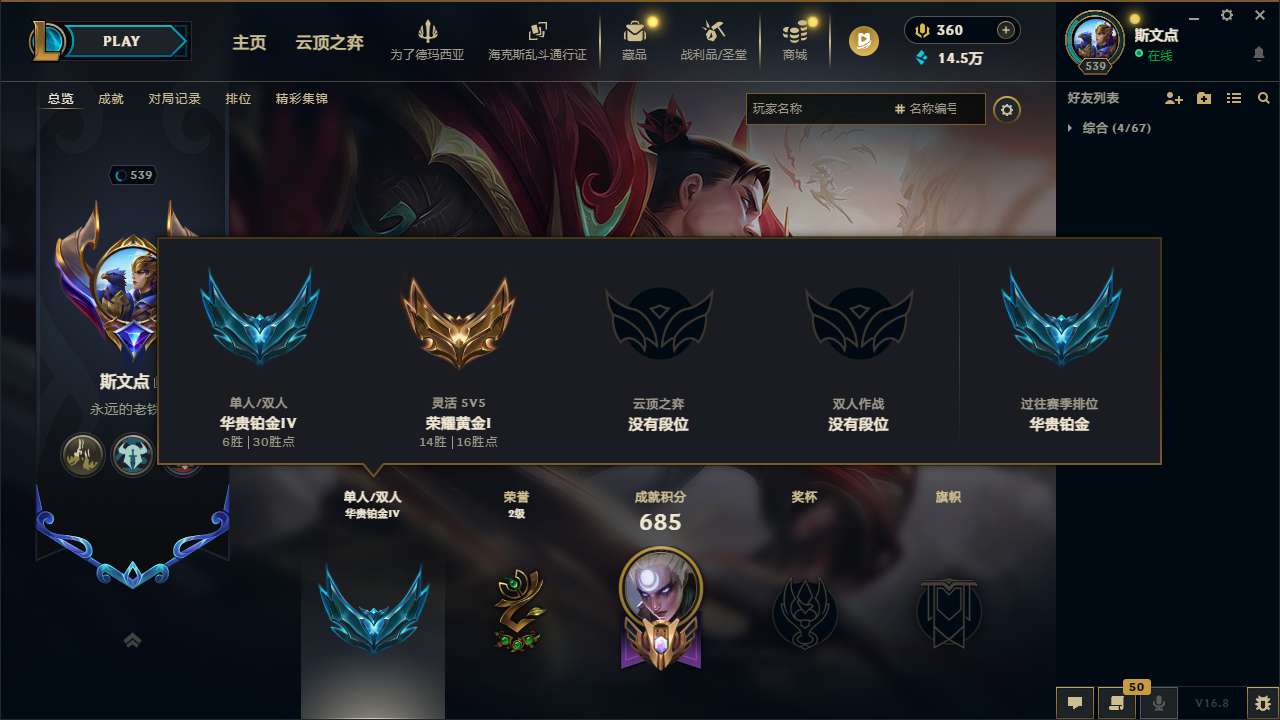This screenshot has height=720, width=1280.
Task: Open friend list search icon
Action: (1264, 98)
